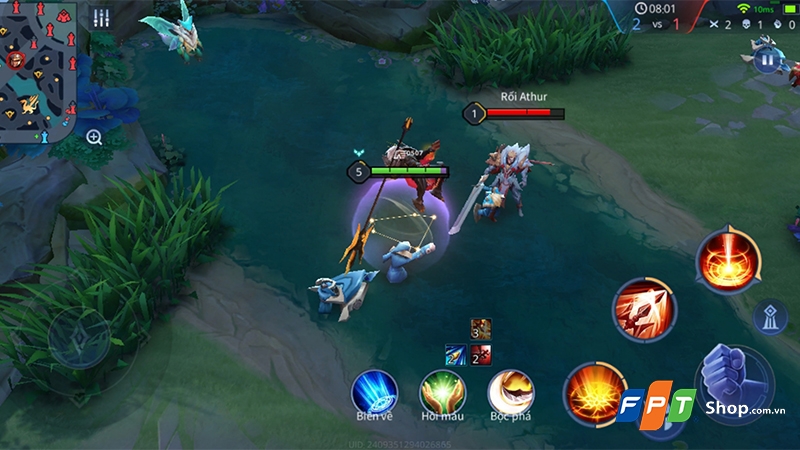Use the Hồi máu healing skill

click(x=441, y=390)
